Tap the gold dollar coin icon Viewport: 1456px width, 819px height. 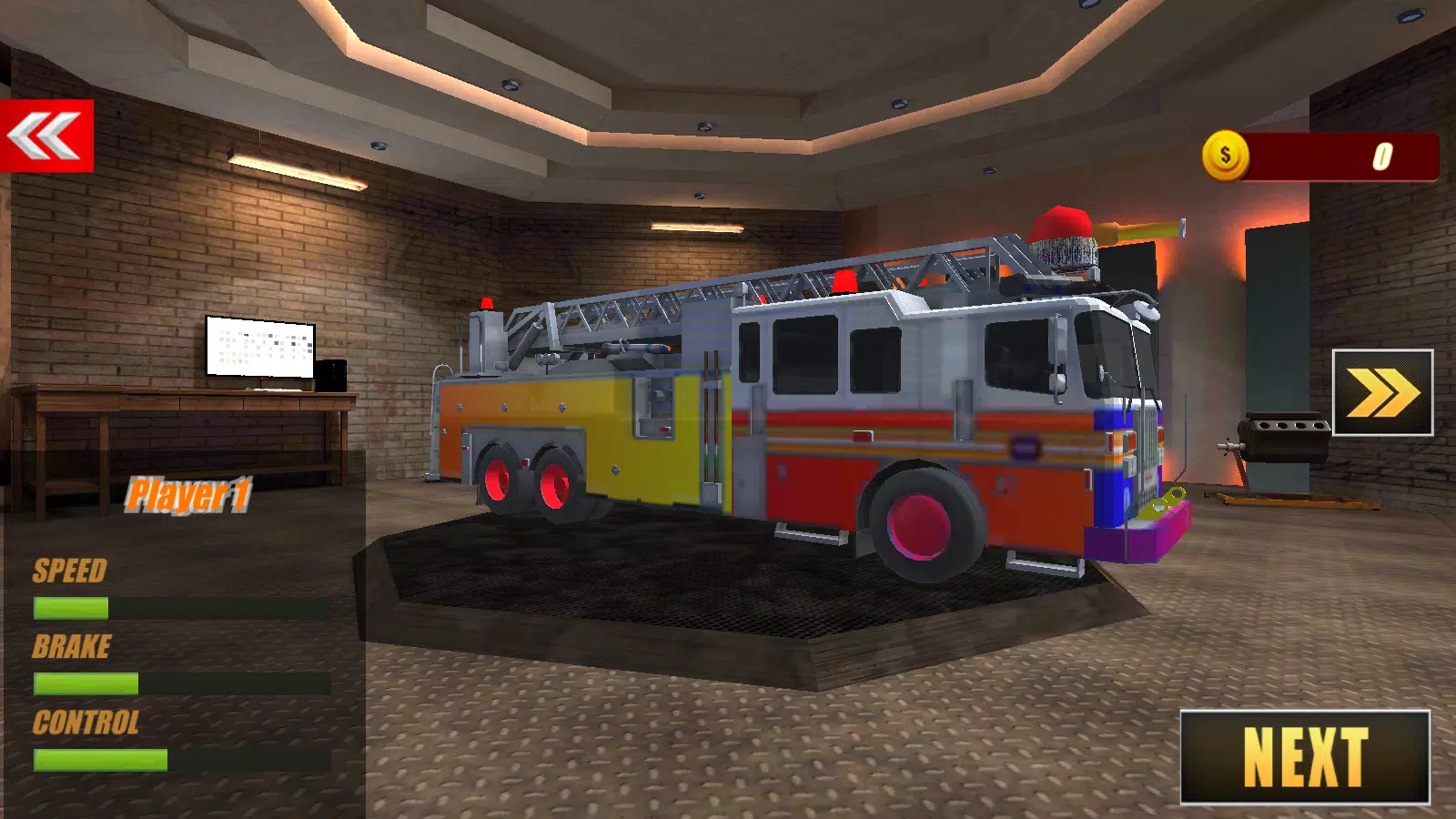point(1224,154)
